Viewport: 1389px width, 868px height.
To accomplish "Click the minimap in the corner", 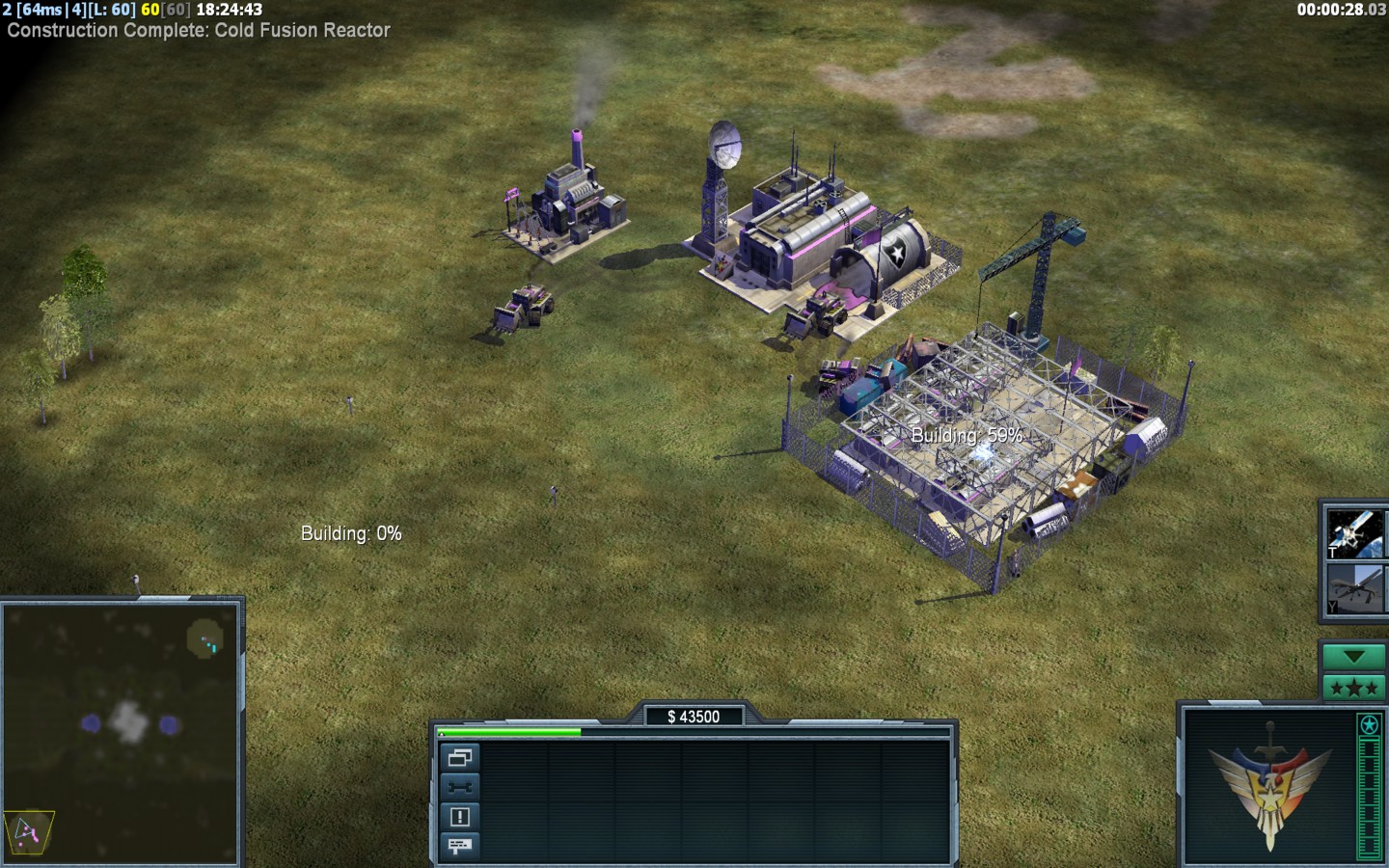I will click(122, 731).
